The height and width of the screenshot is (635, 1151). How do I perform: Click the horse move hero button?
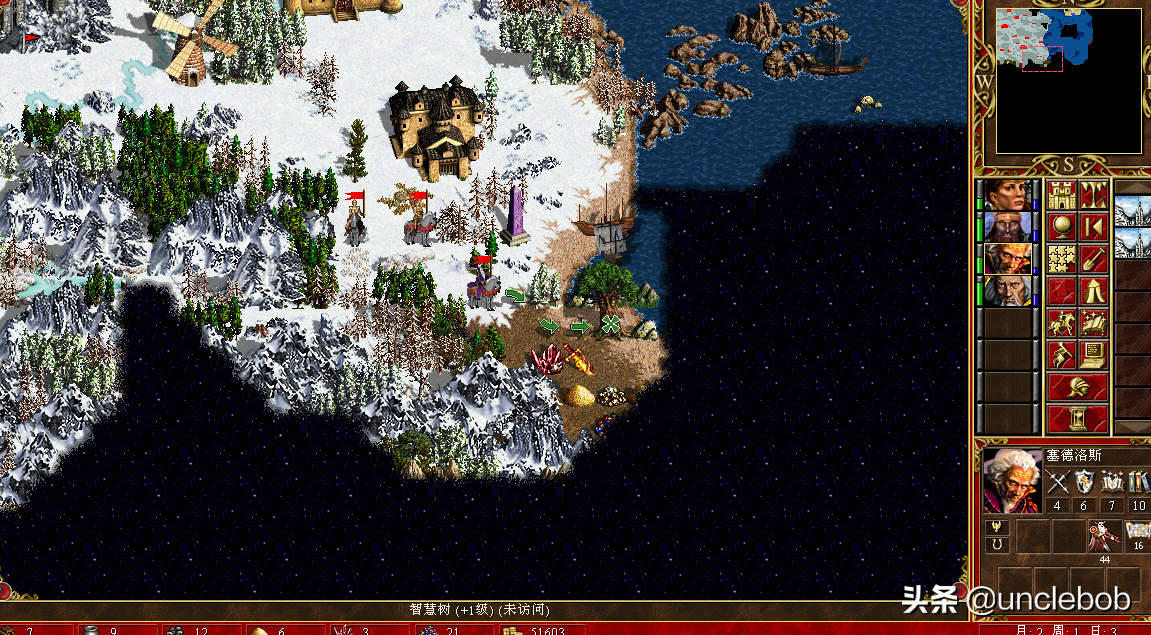1061,323
